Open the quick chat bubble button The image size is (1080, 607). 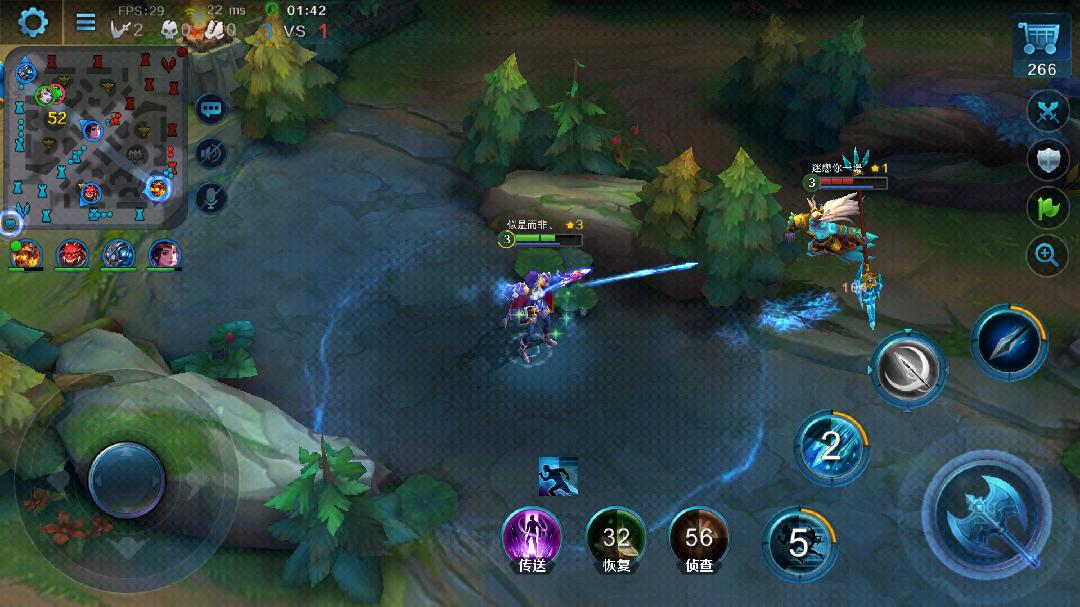coord(211,107)
